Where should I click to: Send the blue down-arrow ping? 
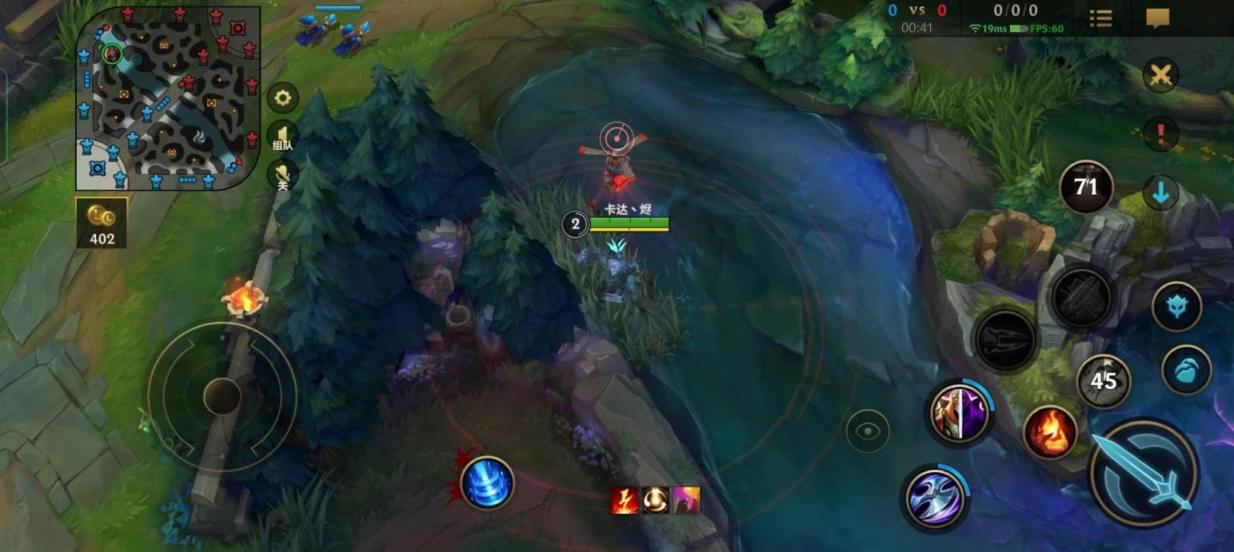[x=1161, y=193]
